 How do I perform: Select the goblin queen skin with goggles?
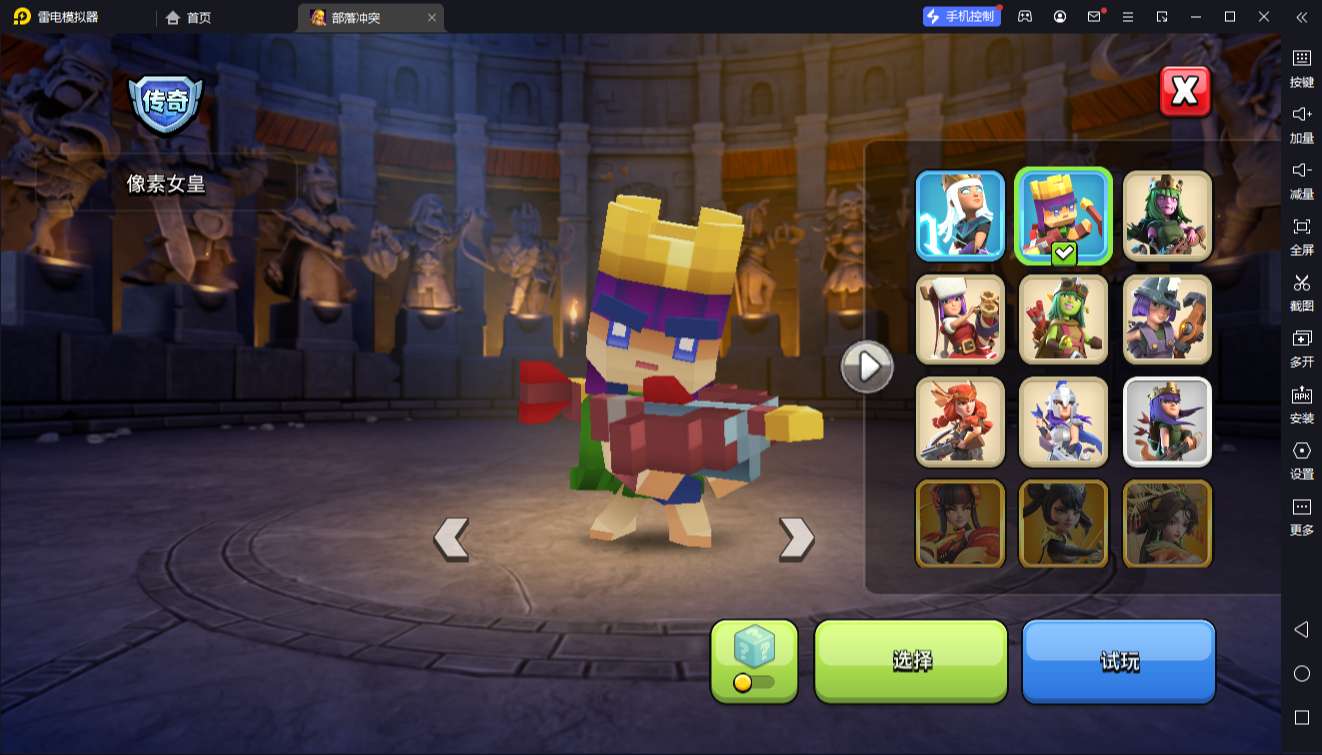(x=1063, y=319)
